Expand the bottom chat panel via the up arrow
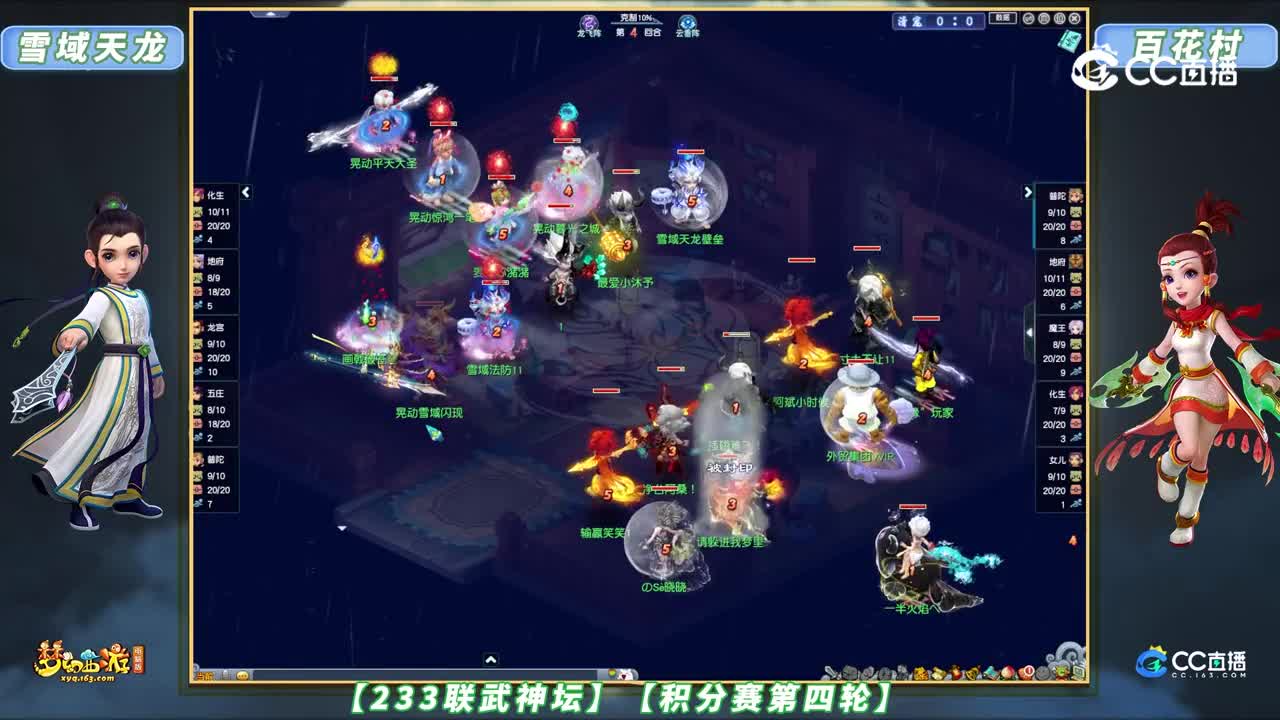1280x720 pixels. click(x=490, y=659)
